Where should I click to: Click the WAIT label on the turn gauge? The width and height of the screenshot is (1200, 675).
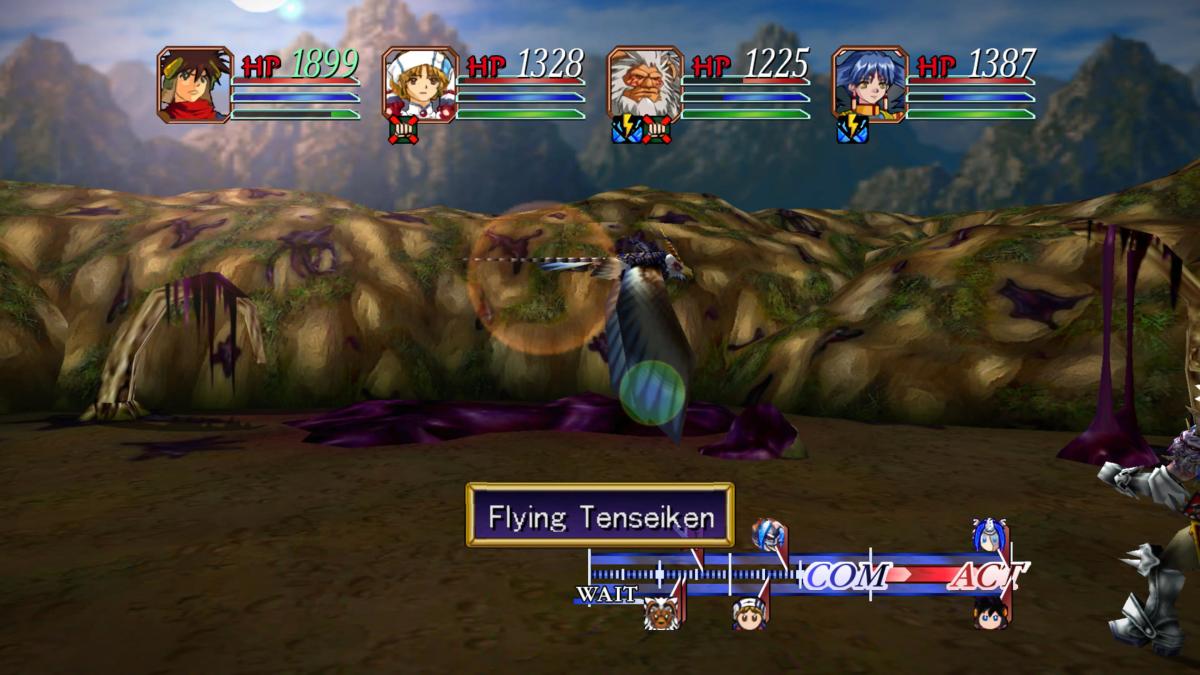point(606,594)
